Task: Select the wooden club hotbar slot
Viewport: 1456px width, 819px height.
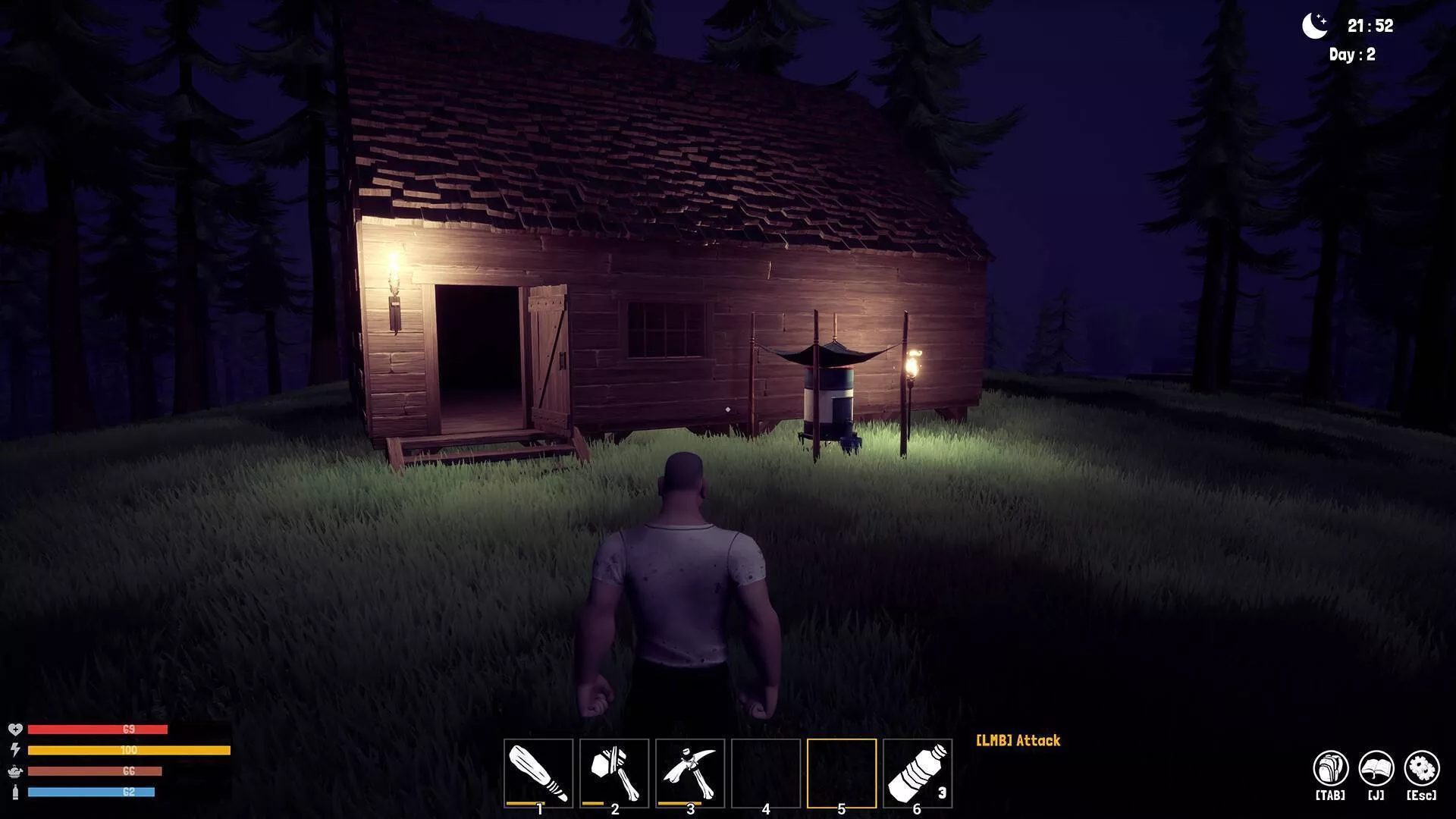Action: pos(538,773)
